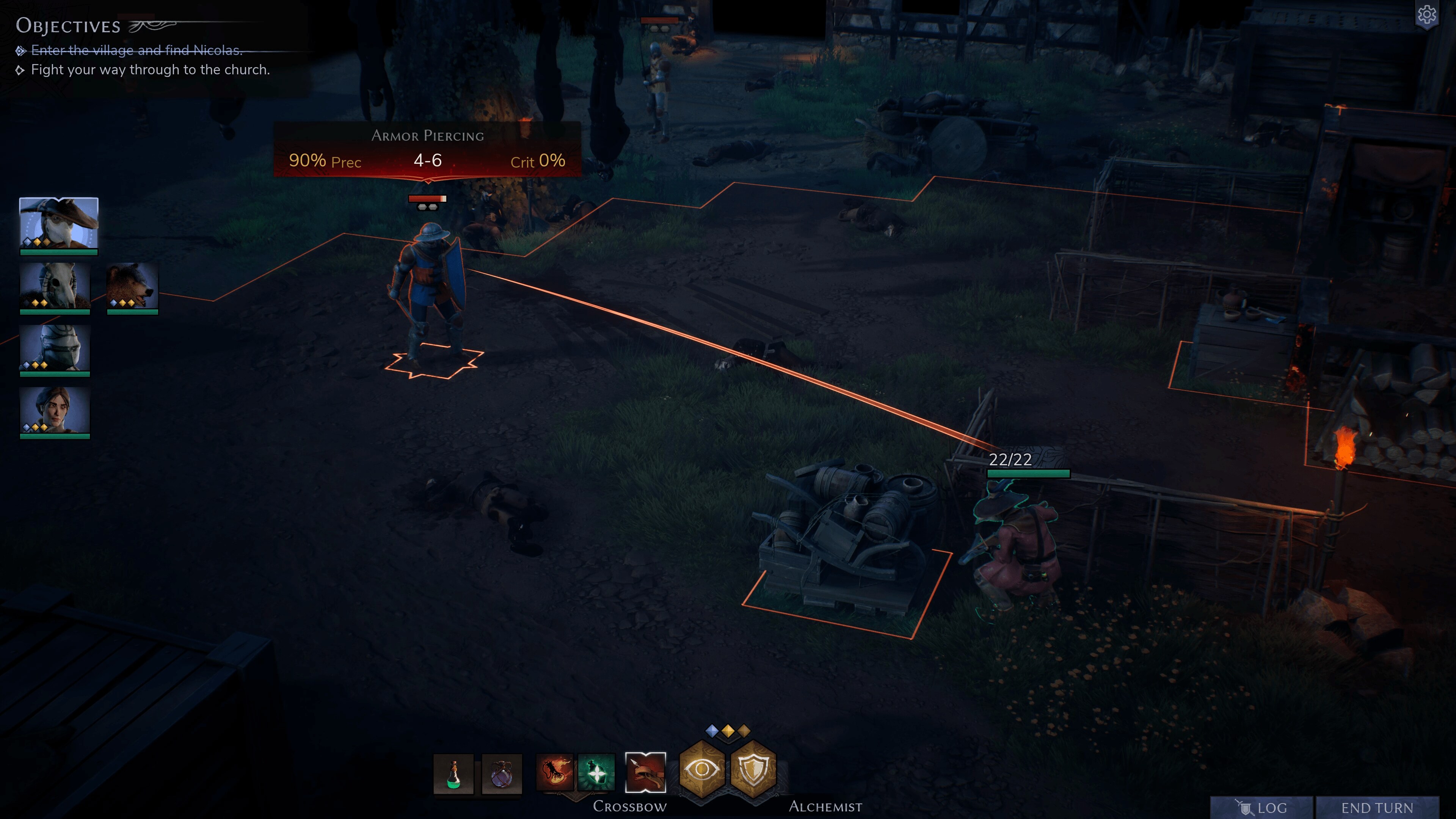Screen dimensions: 1456x819
Task: Select the bear companion portrait
Action: point(132,286)
